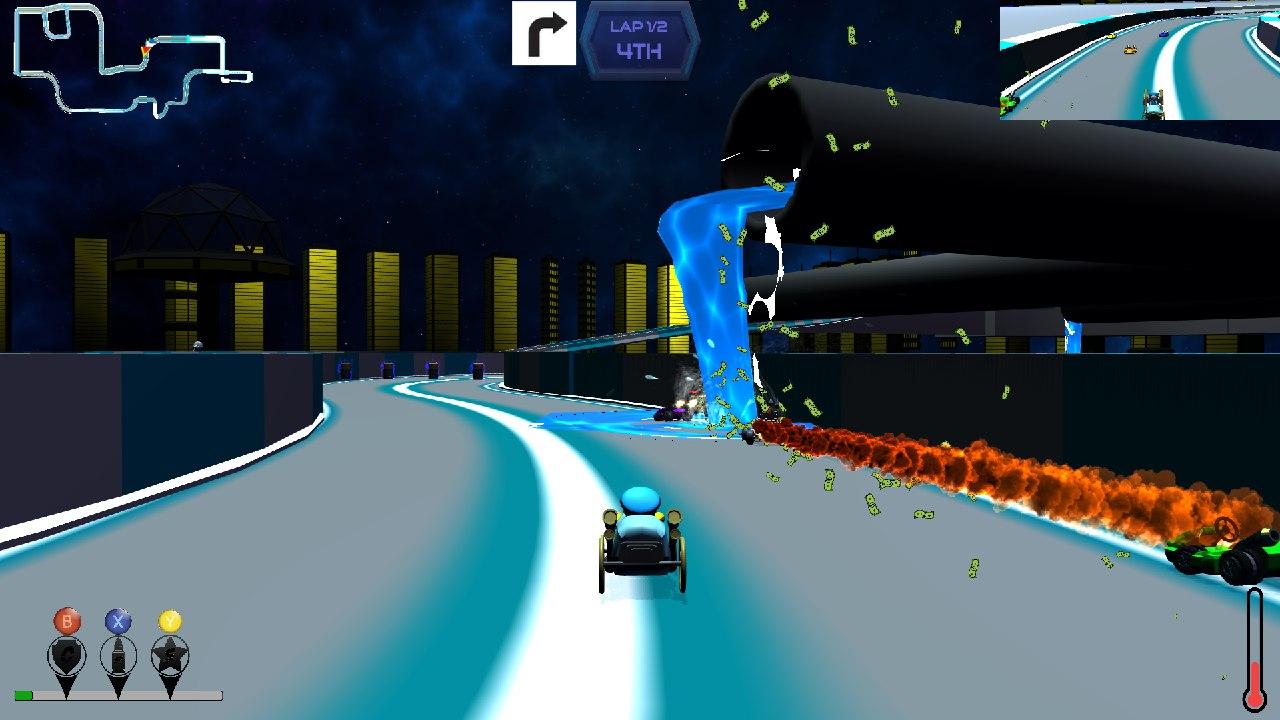Click the red B button icon
The width and height of the screenshot is (1280, 720).
66,620
